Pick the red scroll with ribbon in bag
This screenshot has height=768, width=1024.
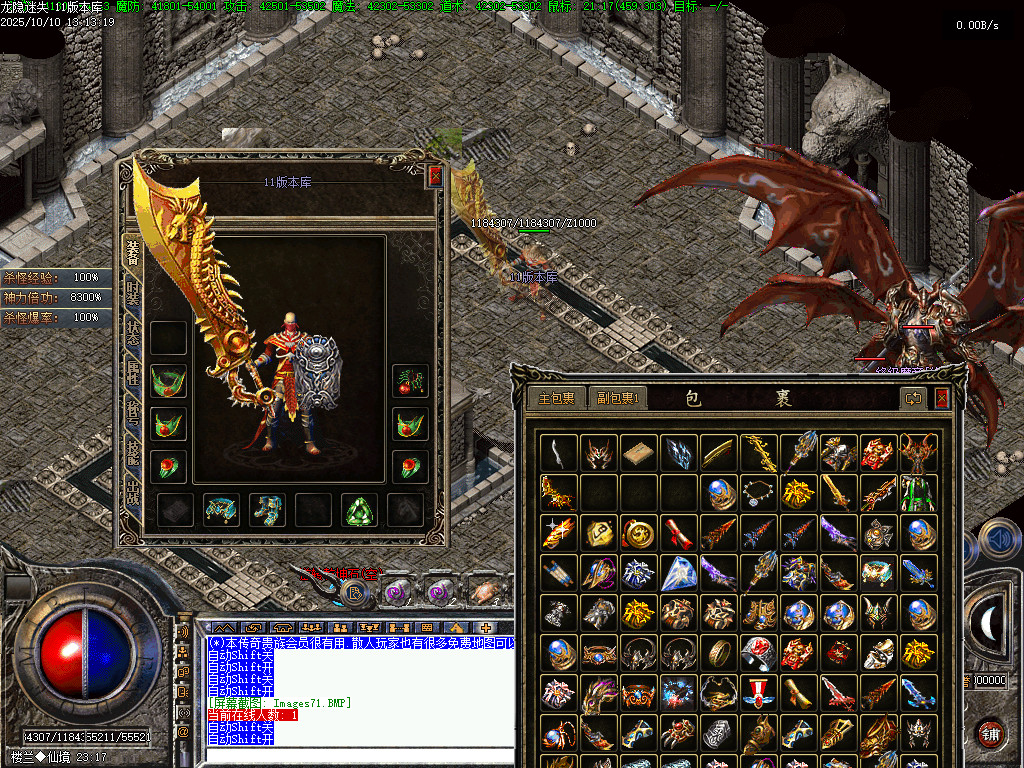678,532
